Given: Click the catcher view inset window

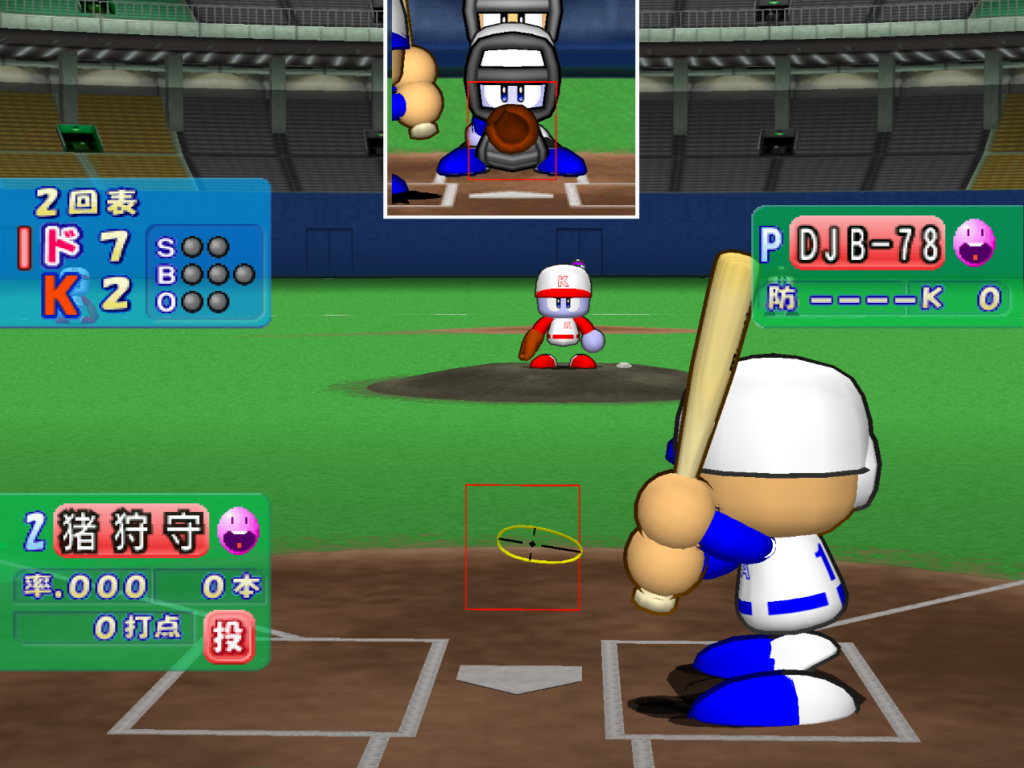Looking at the screenshot, I should click(x=511, y=107).
